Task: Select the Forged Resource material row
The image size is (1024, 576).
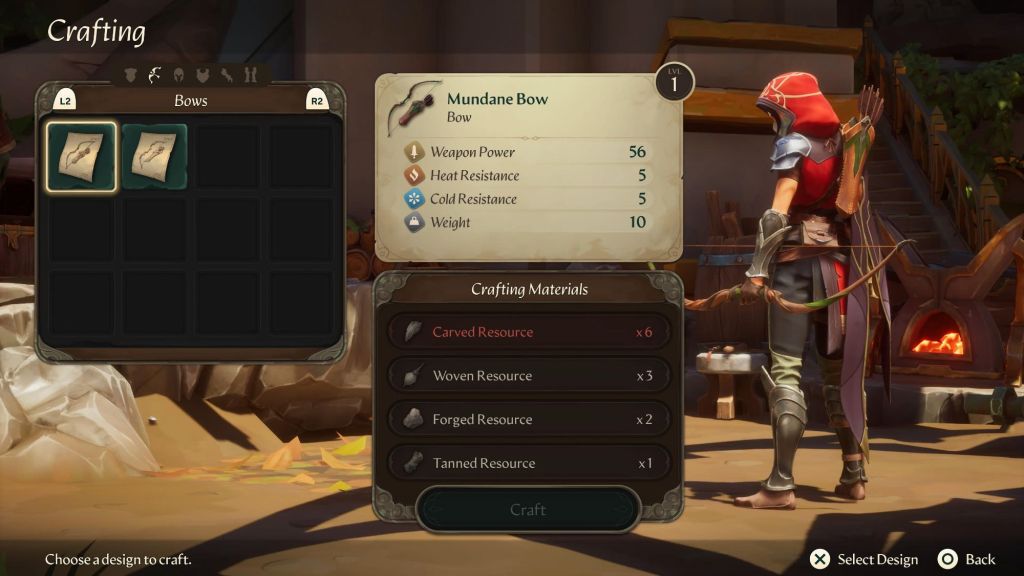Action: point(527,420)
